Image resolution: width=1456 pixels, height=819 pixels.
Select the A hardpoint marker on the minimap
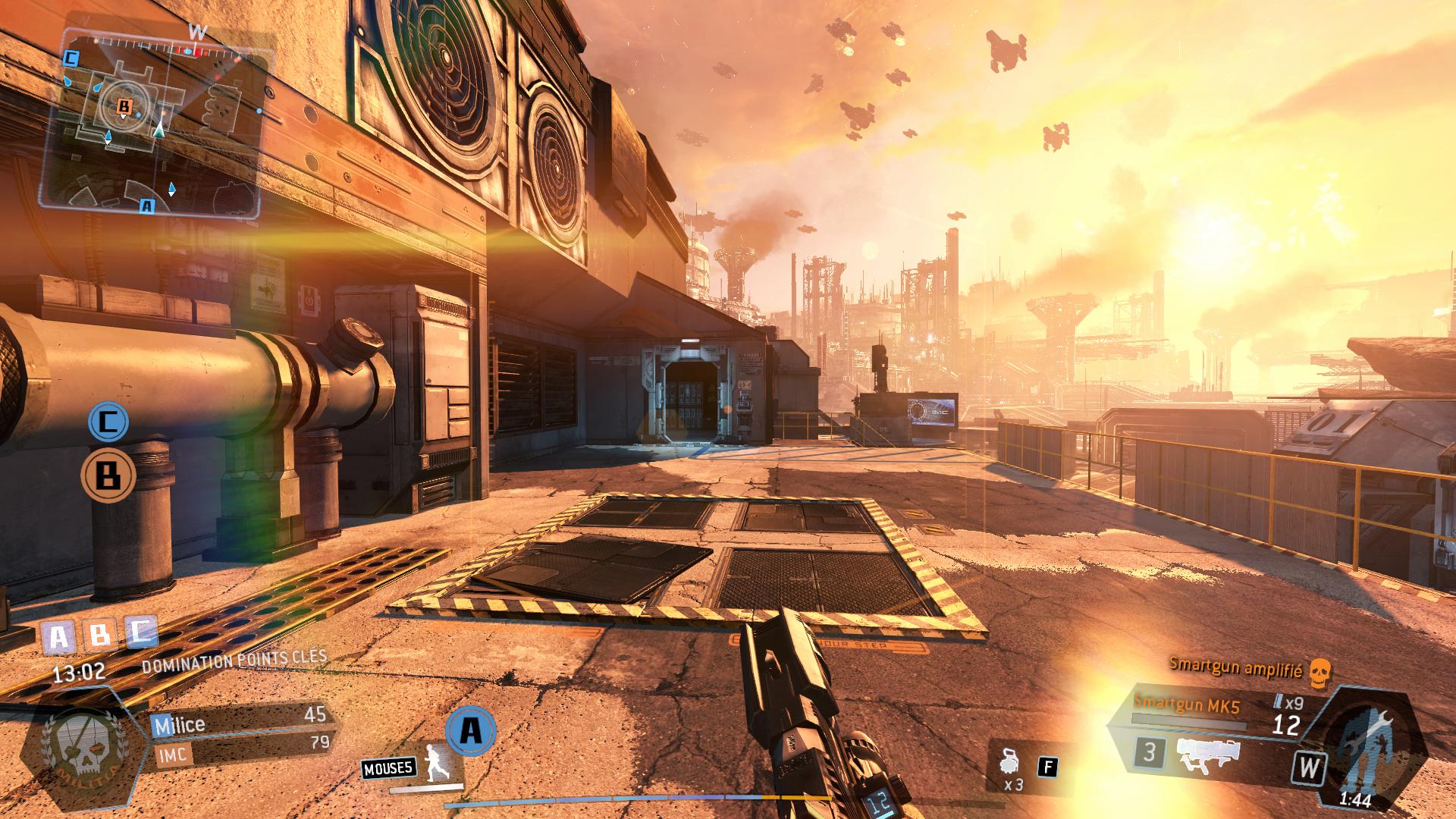147,206
